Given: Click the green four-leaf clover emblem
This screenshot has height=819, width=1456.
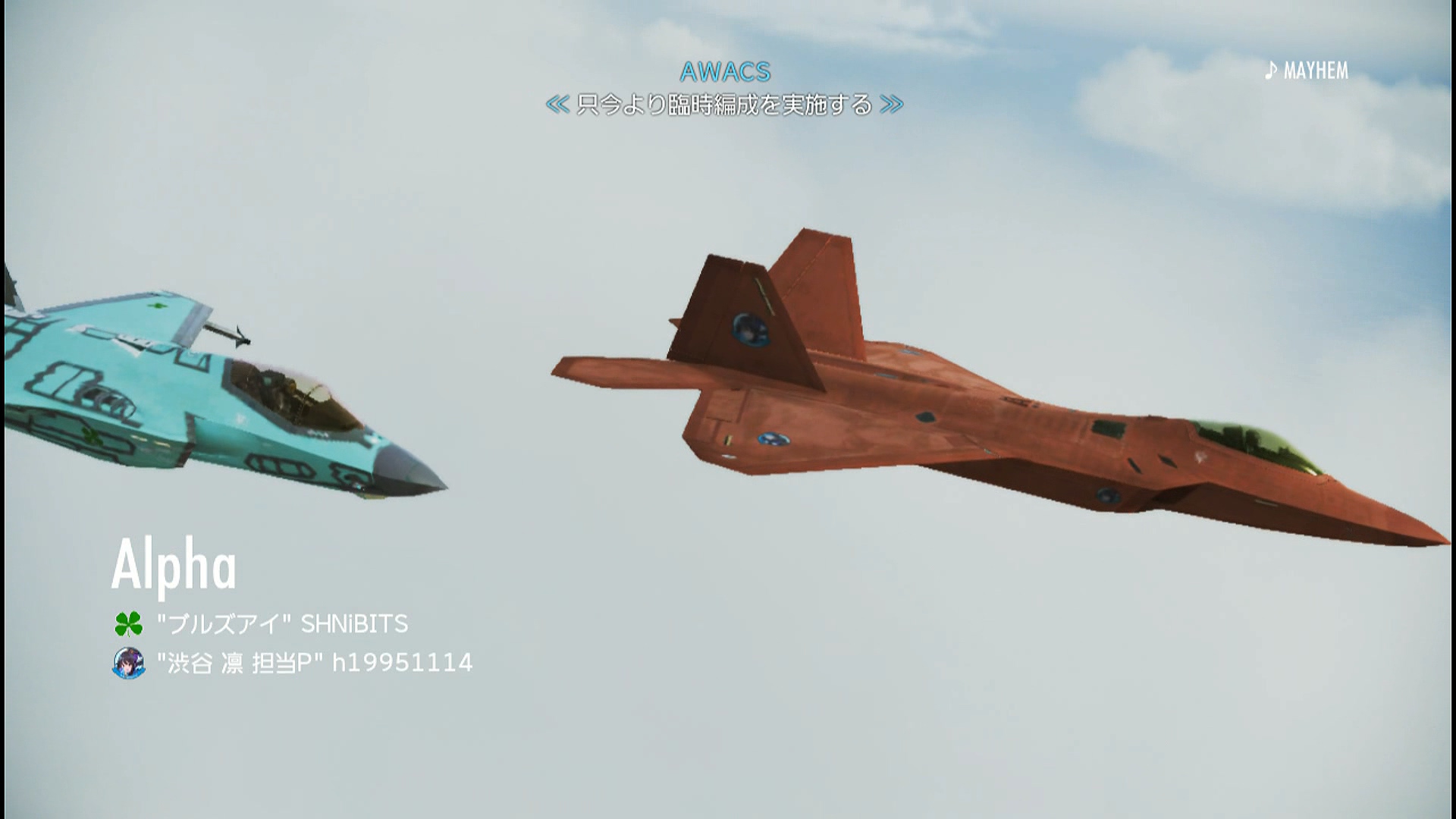Looking at the screenshot, I should [128, 624].
